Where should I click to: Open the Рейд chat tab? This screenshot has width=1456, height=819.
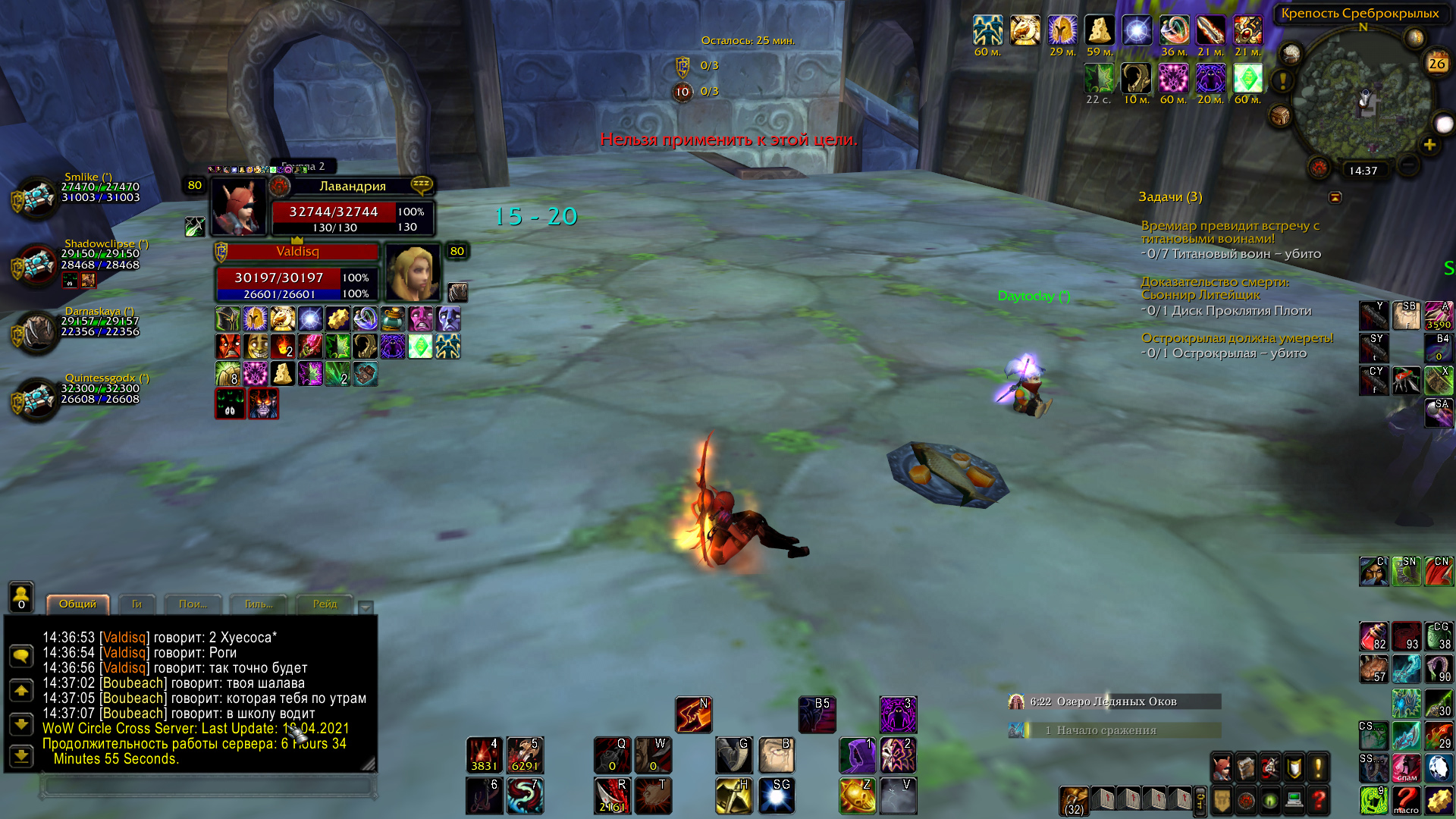pyautogui.click(x=325, y=604)
